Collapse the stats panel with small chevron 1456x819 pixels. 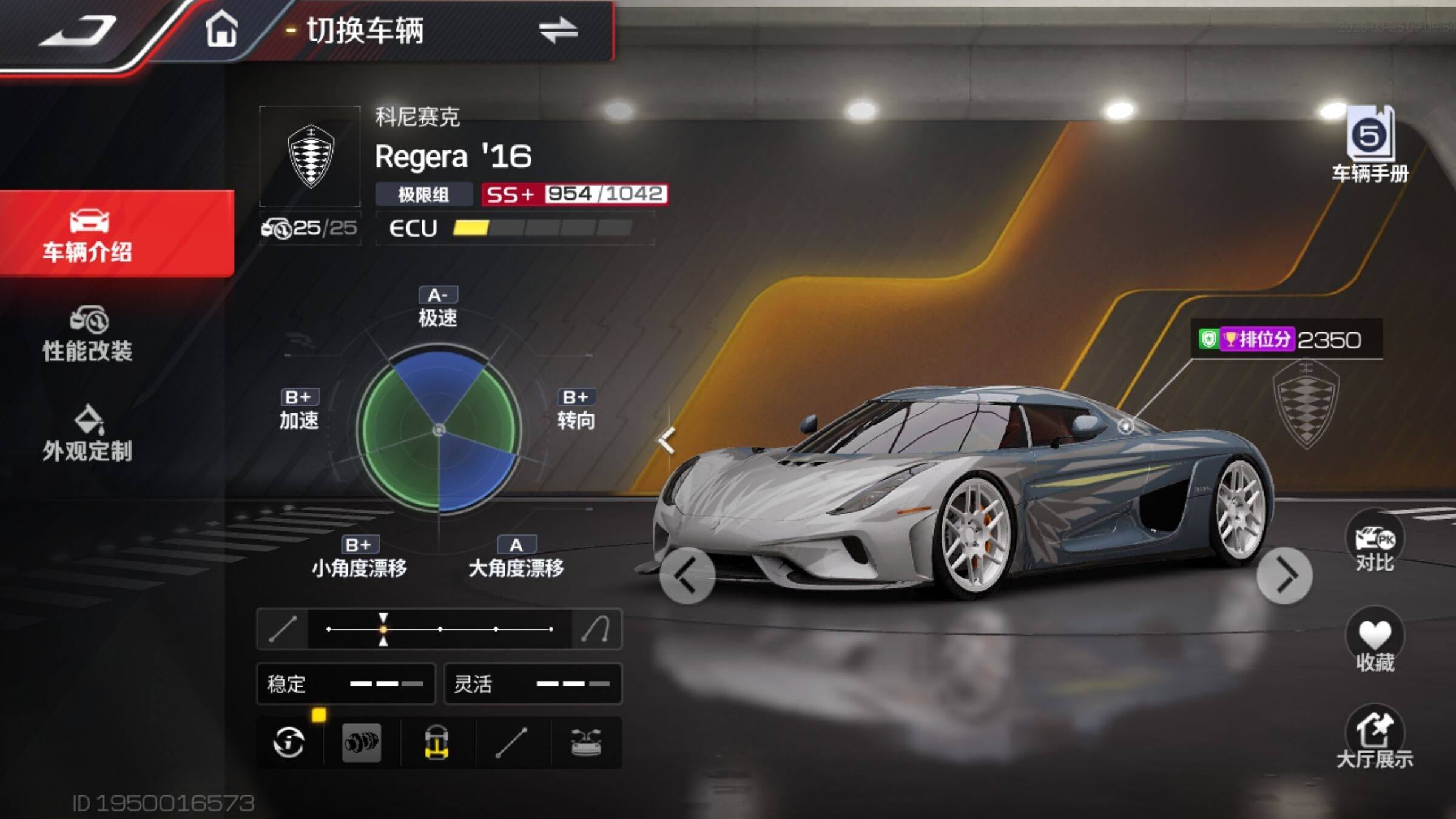[666, 440]
